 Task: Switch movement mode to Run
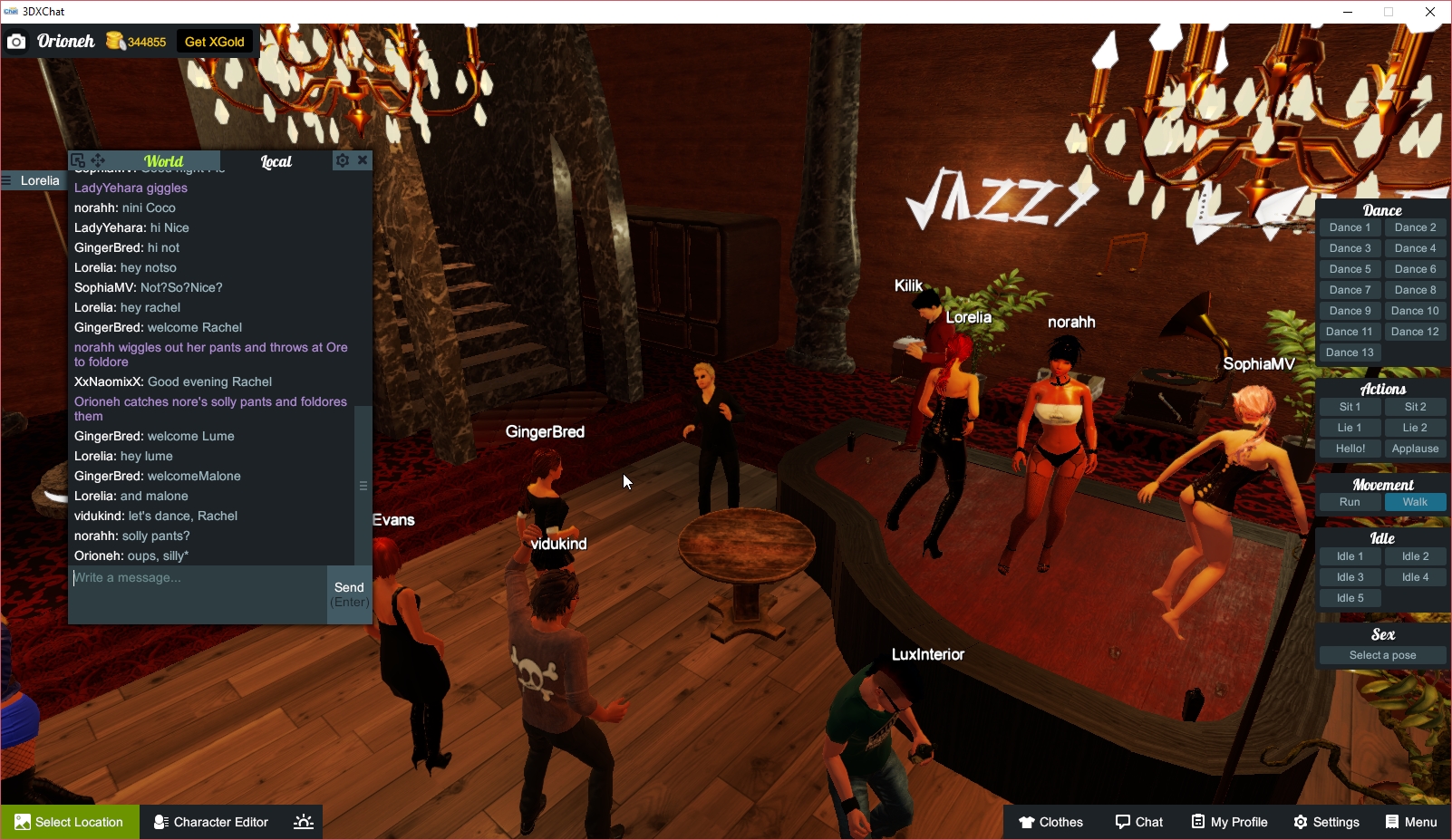1350,501
